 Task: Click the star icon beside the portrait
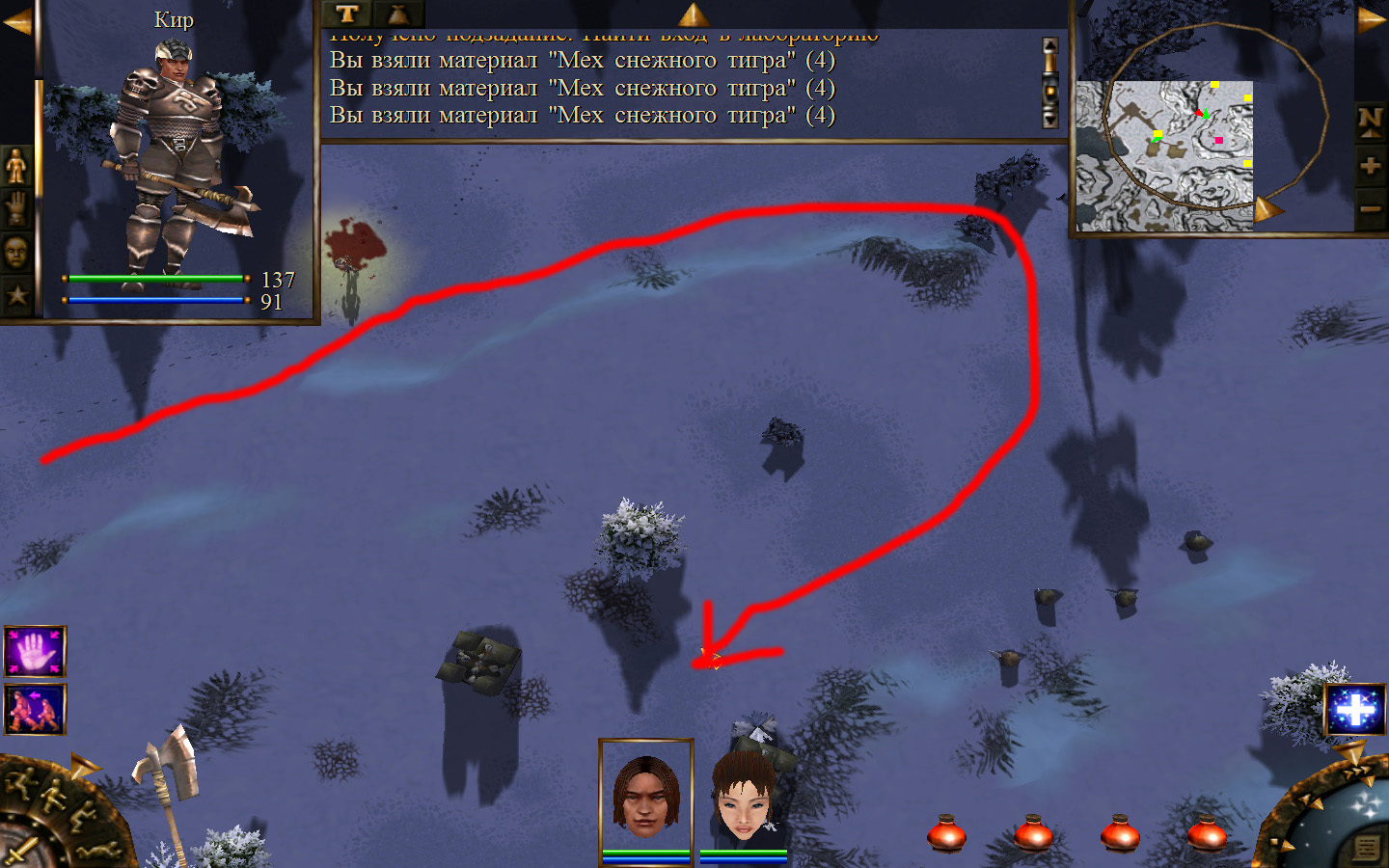16,294
